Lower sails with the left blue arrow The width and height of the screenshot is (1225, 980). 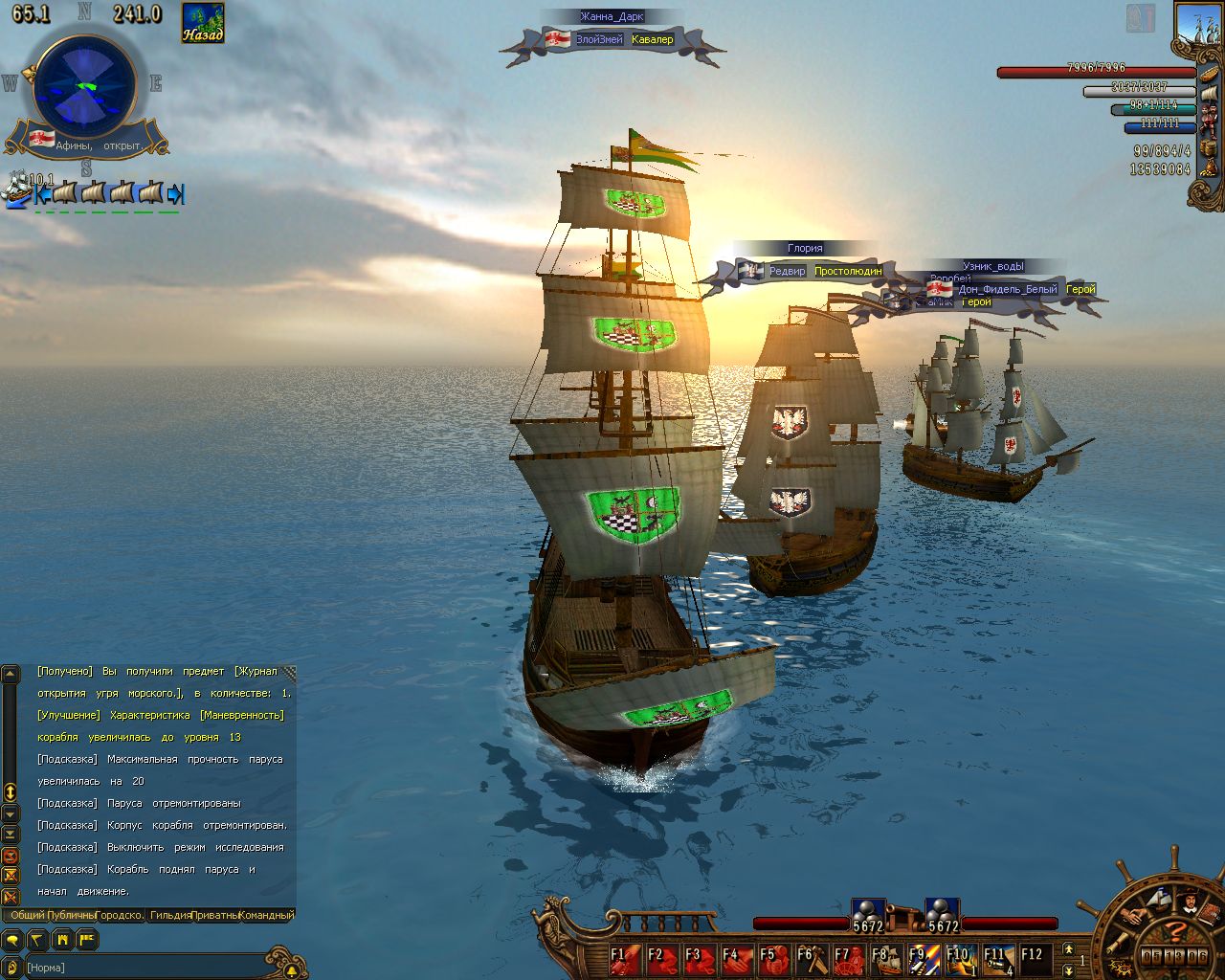tap(42, 194)
